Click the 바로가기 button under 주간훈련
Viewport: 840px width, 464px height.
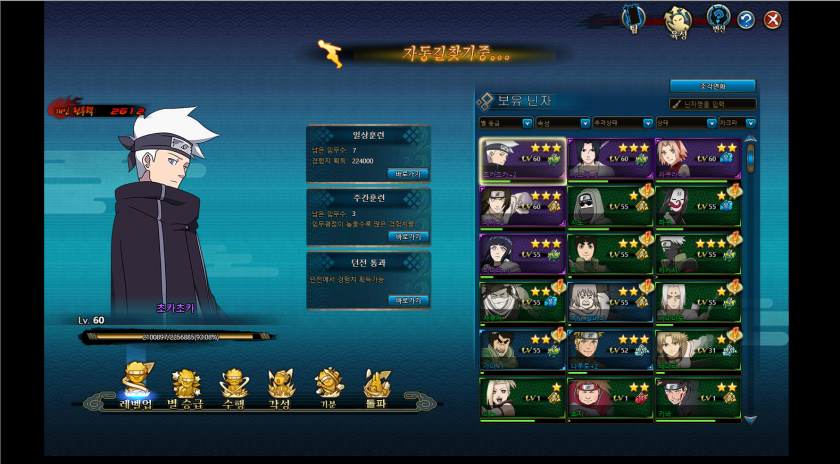[x=408, y=236]
